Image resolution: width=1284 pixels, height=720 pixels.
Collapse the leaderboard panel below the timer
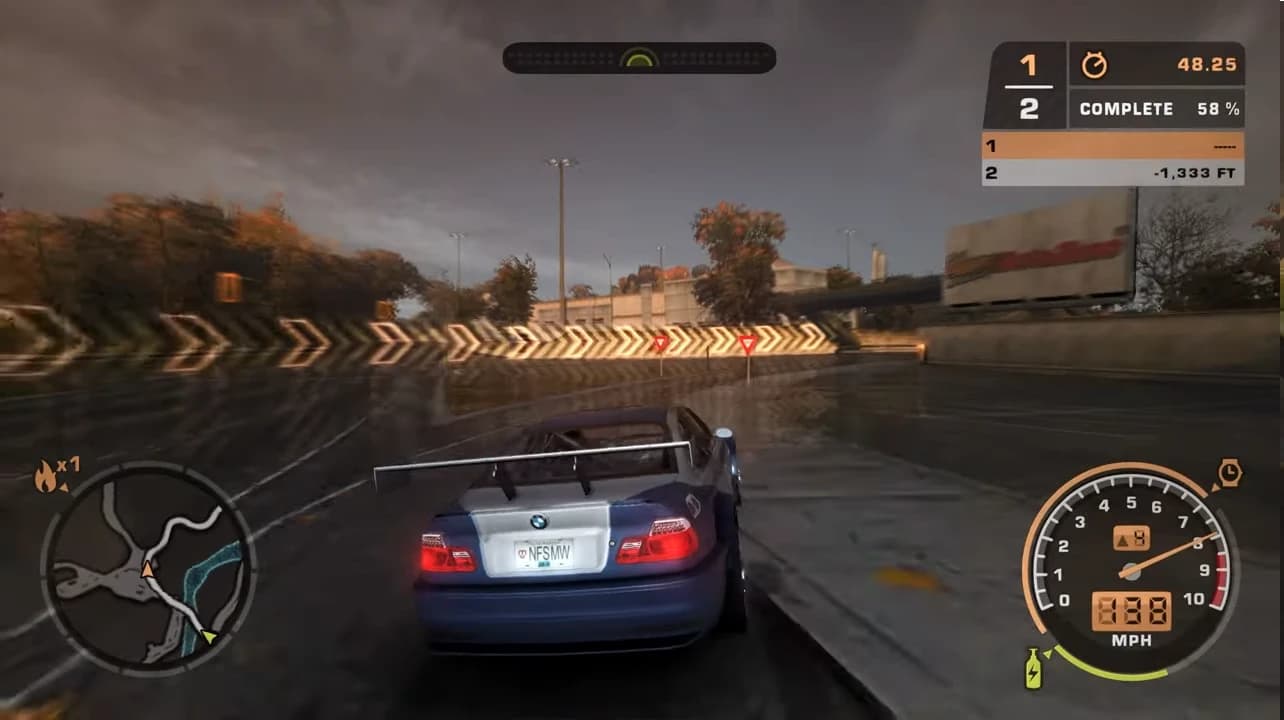(x=1110, y=158)
